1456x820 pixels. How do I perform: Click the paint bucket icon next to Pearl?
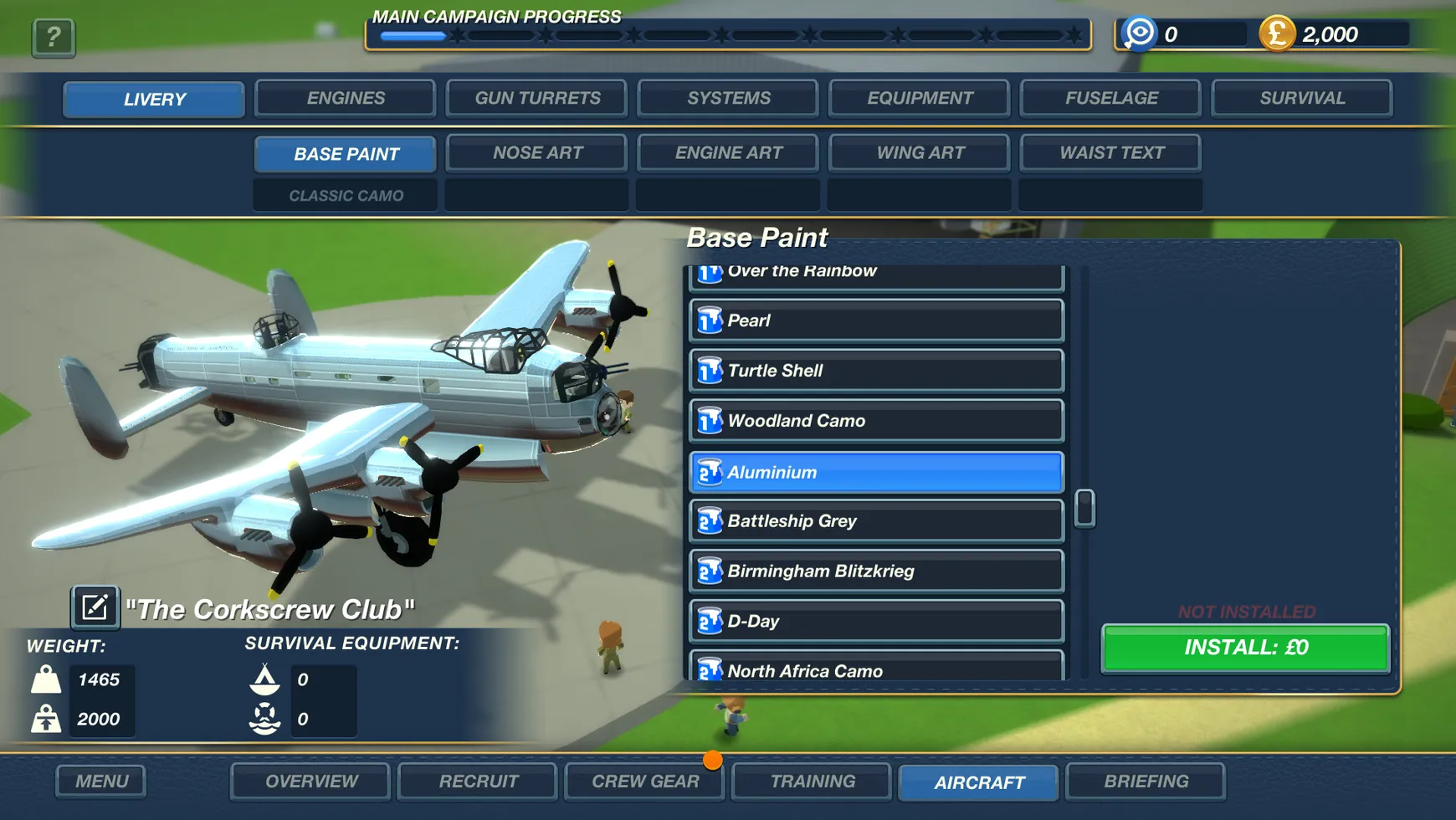(x=709, y=320)
